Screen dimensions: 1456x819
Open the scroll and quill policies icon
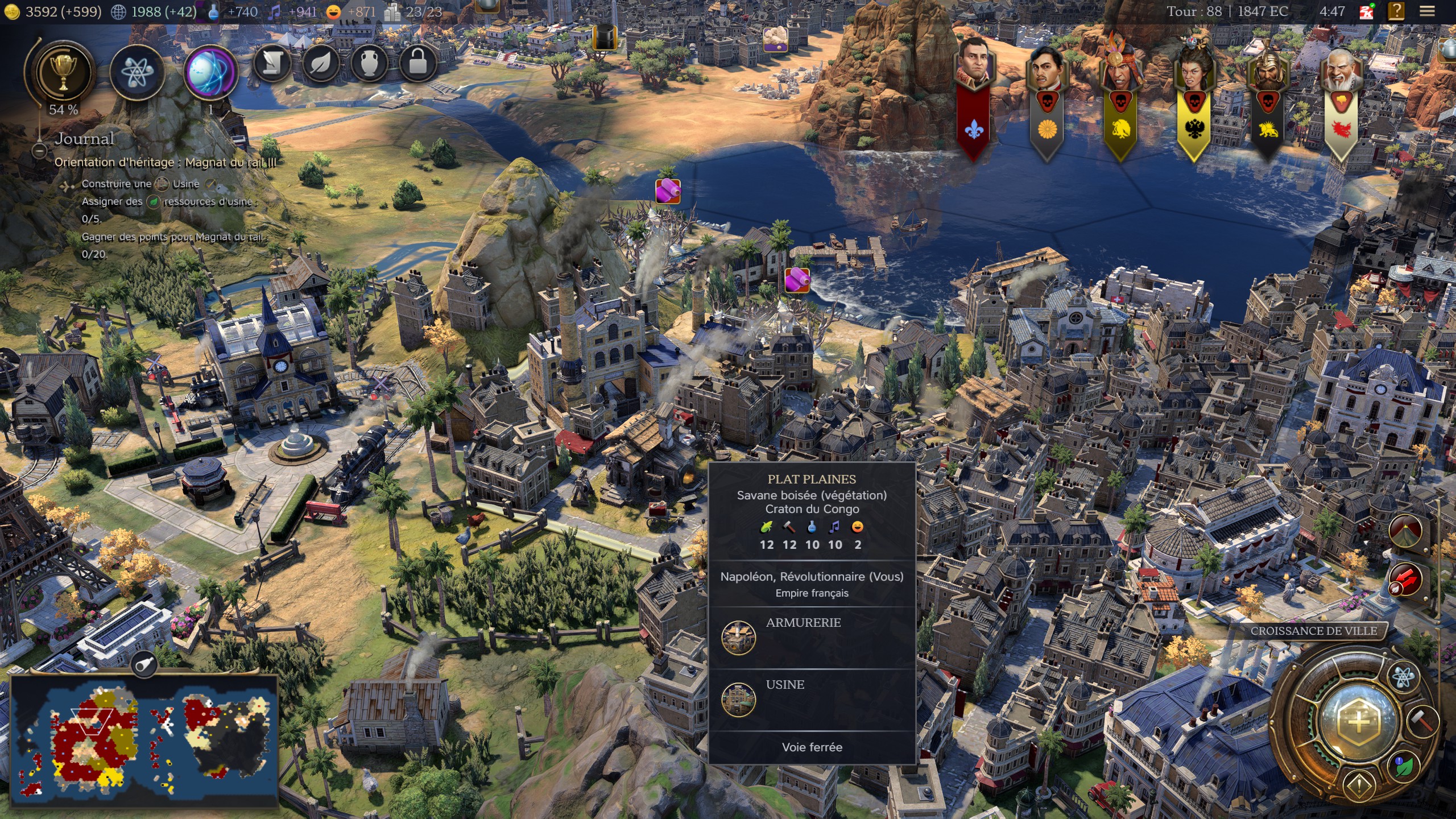272,64
